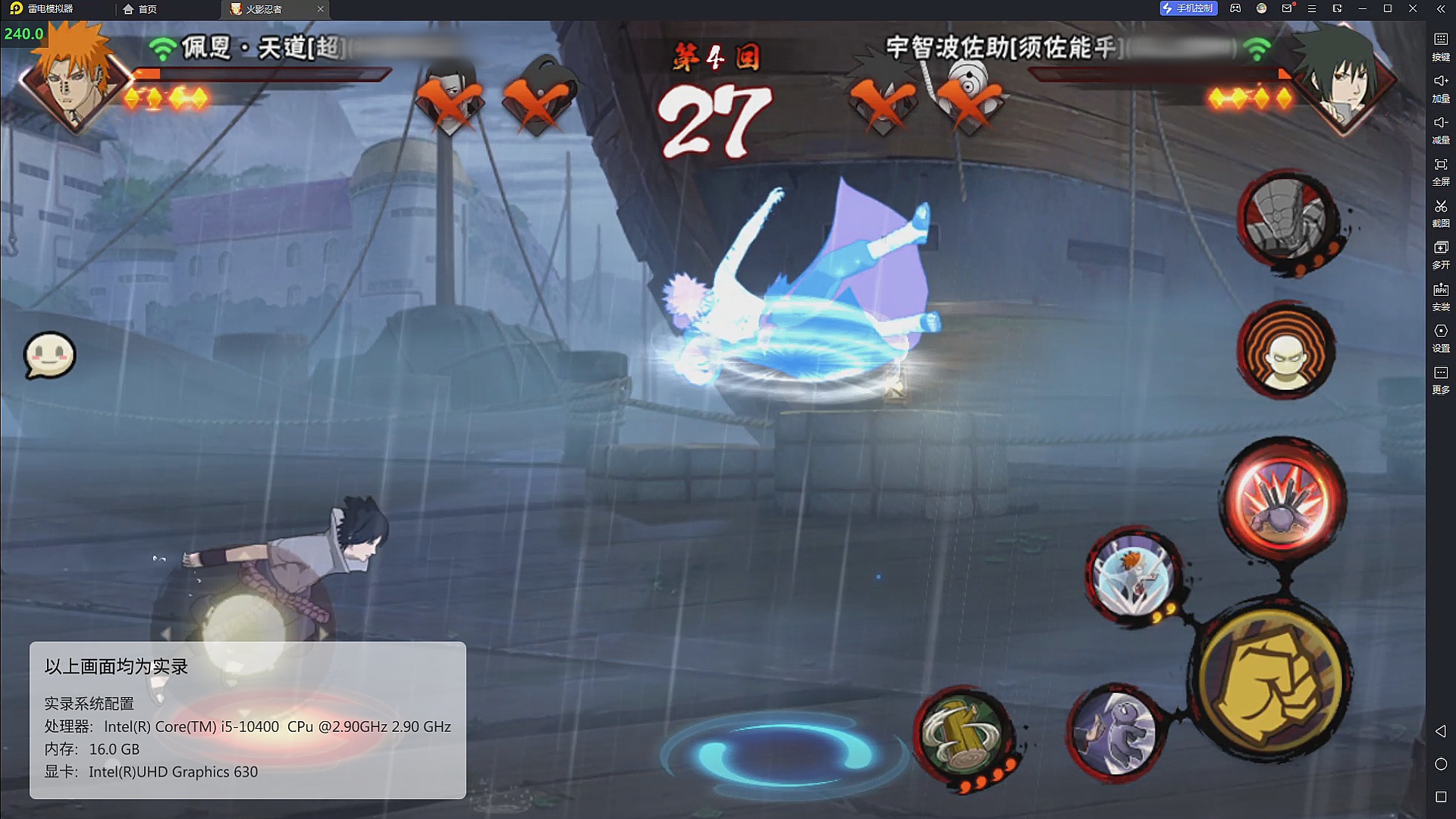Viewport: 1456px width, 819px height.
Task: Select the orange spiral secret scroll icon
Action: click(x=1286, y=351)
